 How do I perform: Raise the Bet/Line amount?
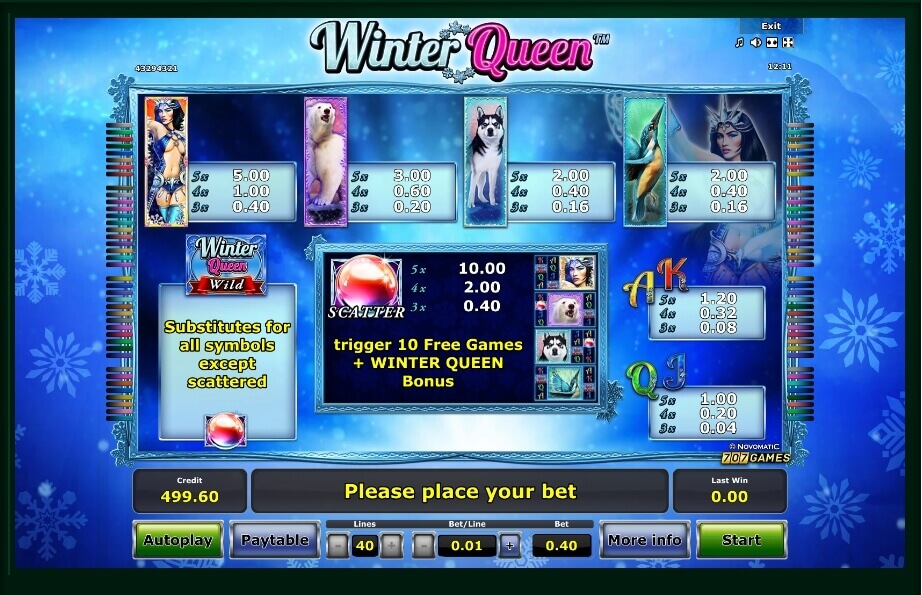[510, 546]
